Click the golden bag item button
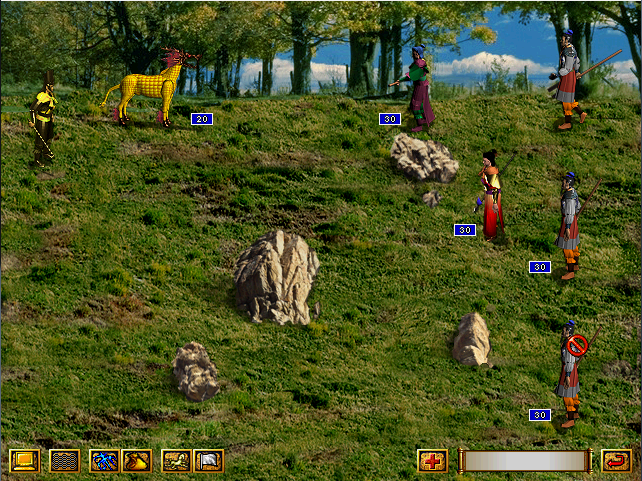The height and width of the screenshot is (481, 642). point(136,461)
